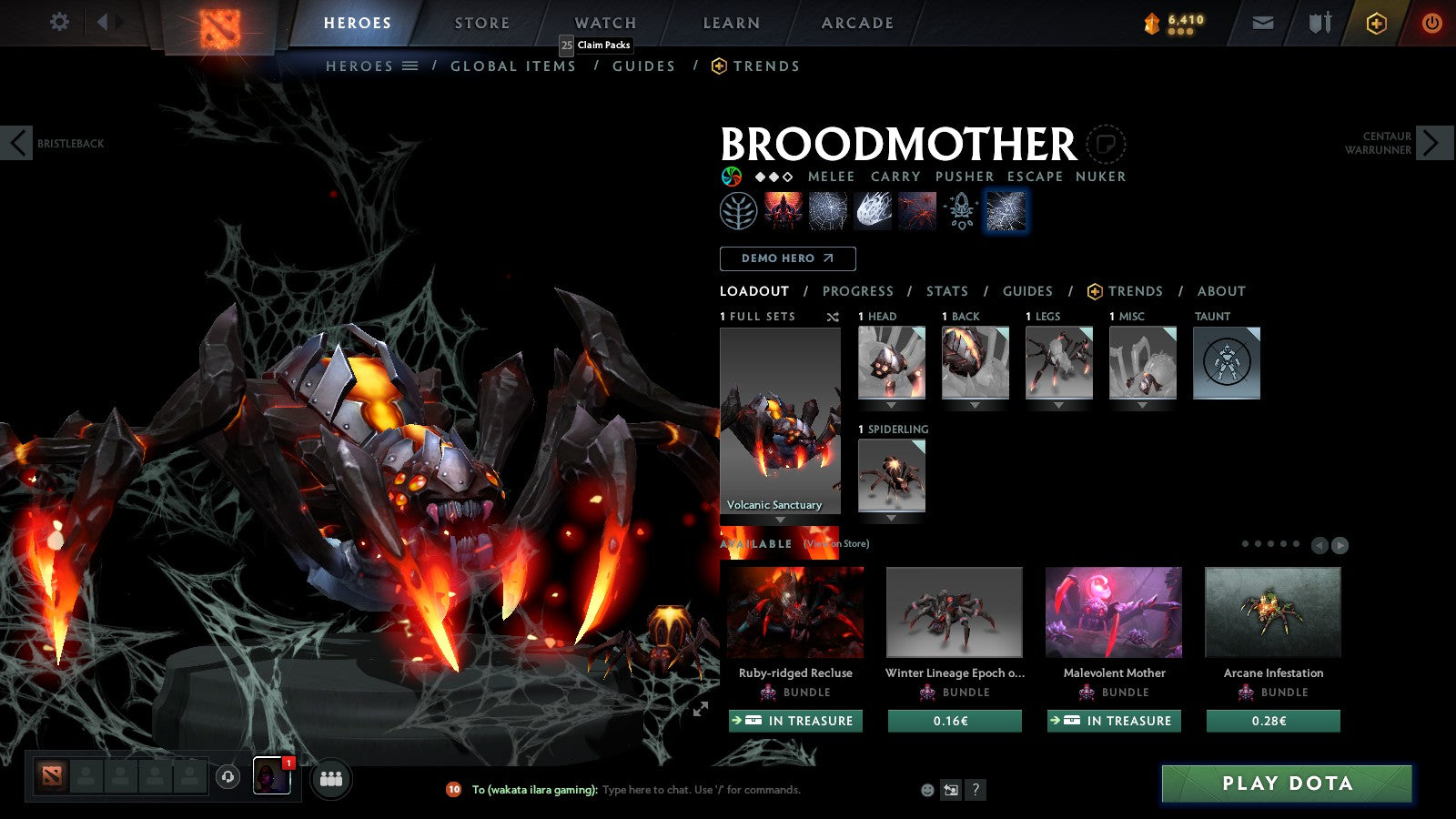1456x819 pixels.
Task: Click the shuffle icon next to Full Sets
Action: [832, 317]
